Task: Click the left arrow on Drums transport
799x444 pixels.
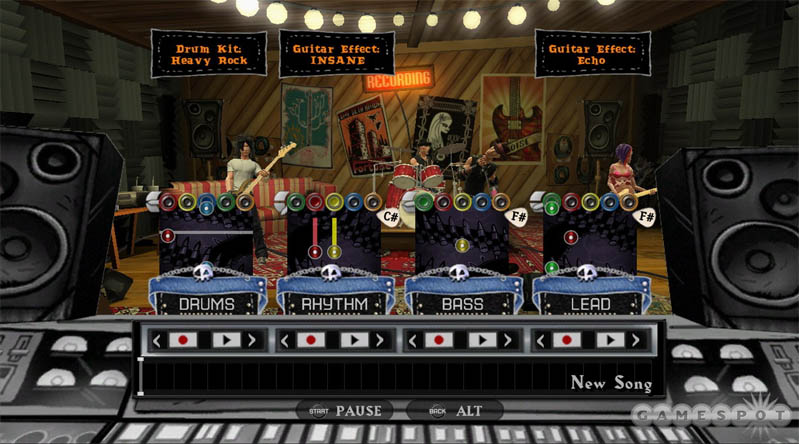Action: point(156,340)
